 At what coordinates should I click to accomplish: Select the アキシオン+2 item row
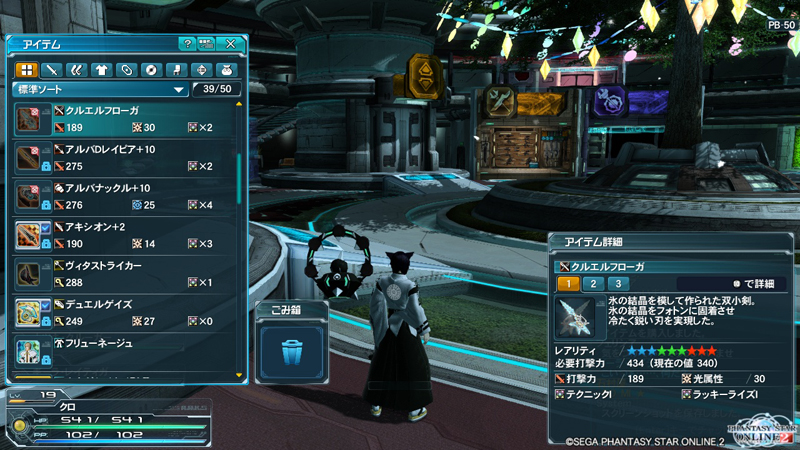tap(128, 235)
